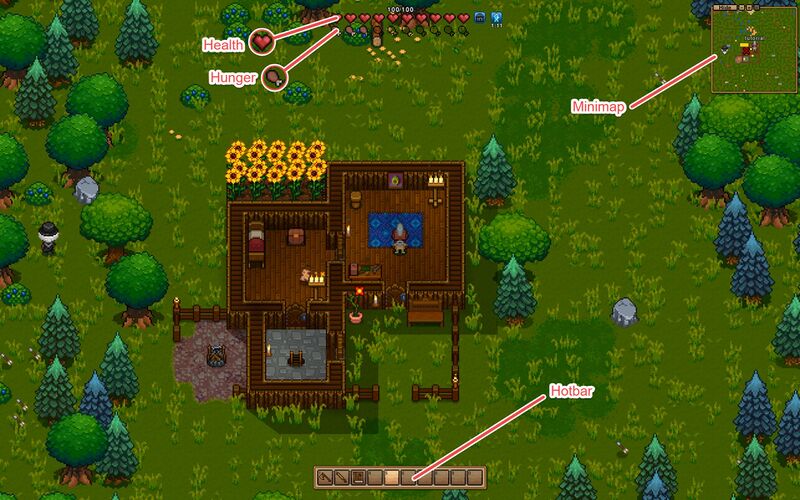Click the blue house buff icon
Viewport: 800px width, 500px height.
(x=480, y=18)
